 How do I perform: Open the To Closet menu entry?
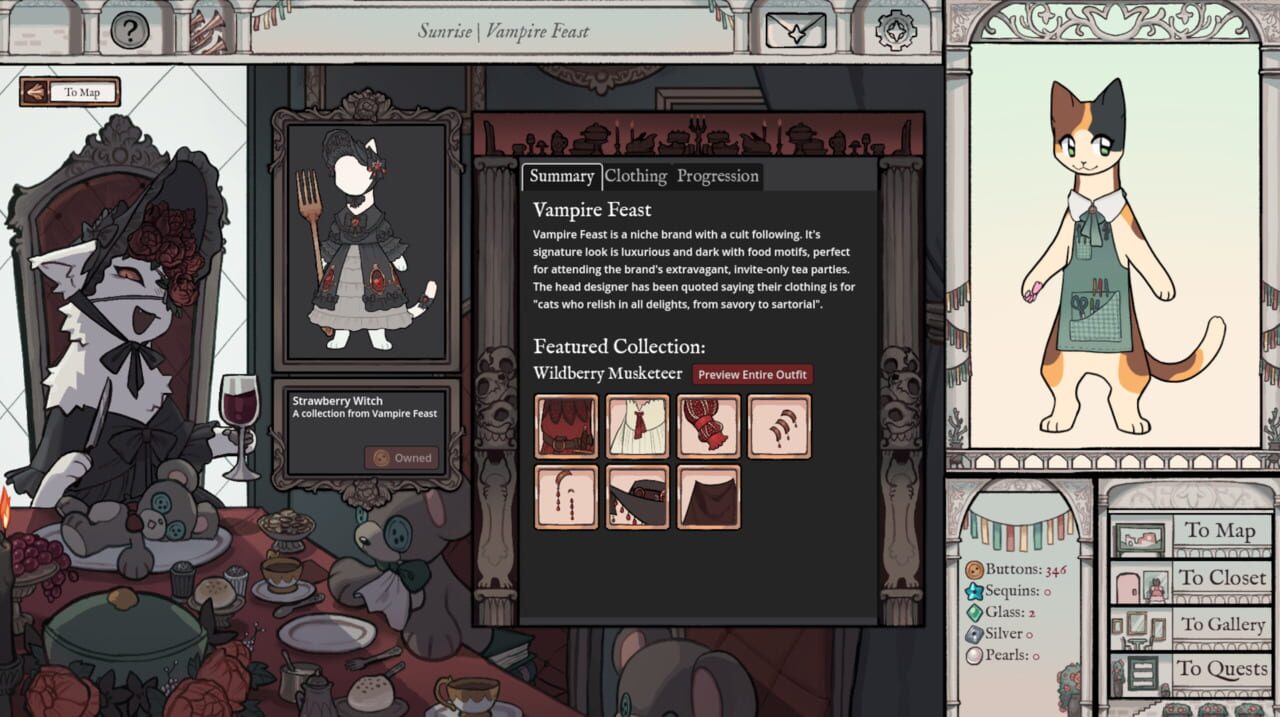(1191, 578)
